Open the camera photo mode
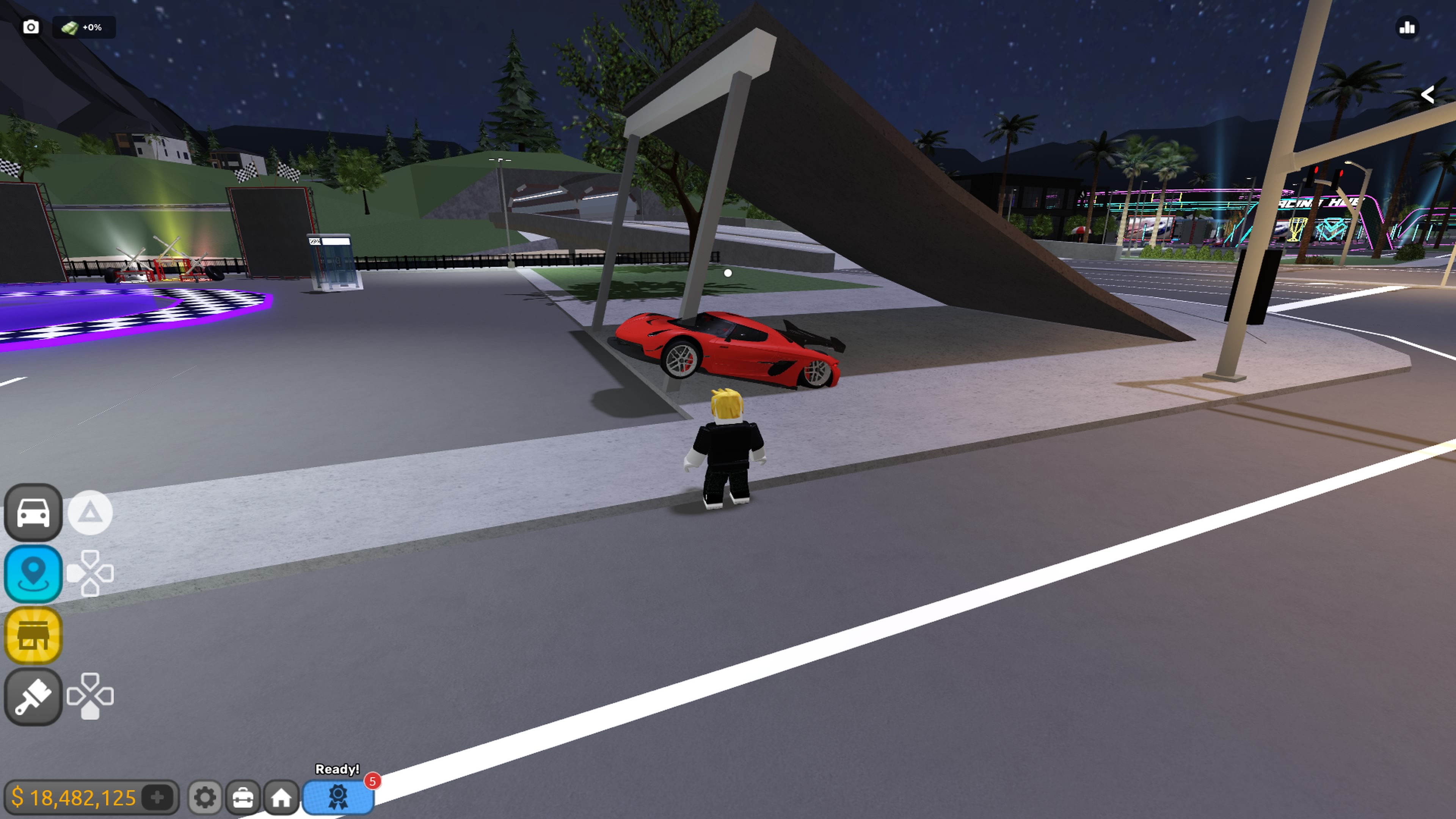1456x819 pixels. tap(31, 27)
